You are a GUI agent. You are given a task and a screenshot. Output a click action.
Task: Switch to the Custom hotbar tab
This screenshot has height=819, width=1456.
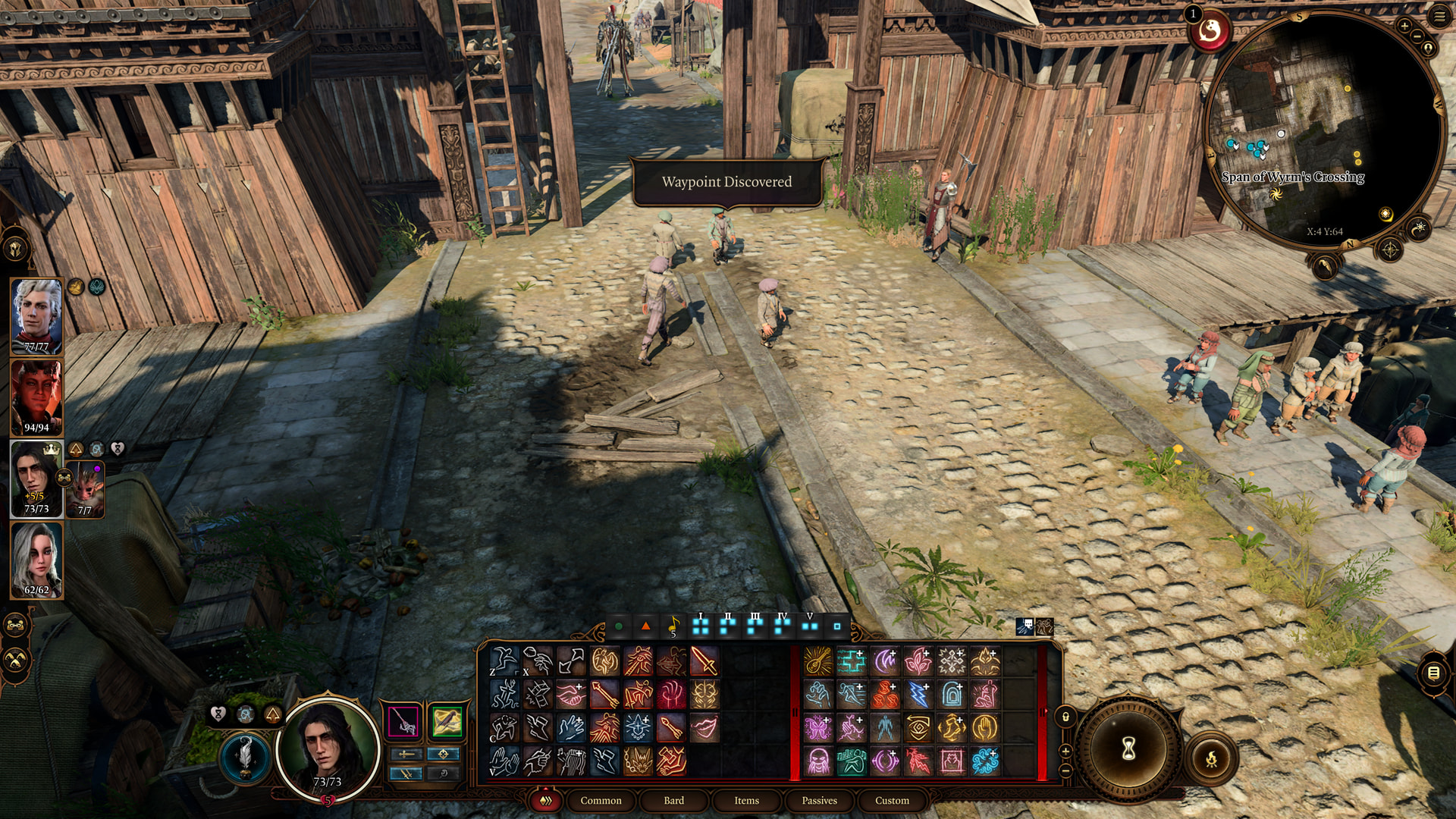pos(892,800)
